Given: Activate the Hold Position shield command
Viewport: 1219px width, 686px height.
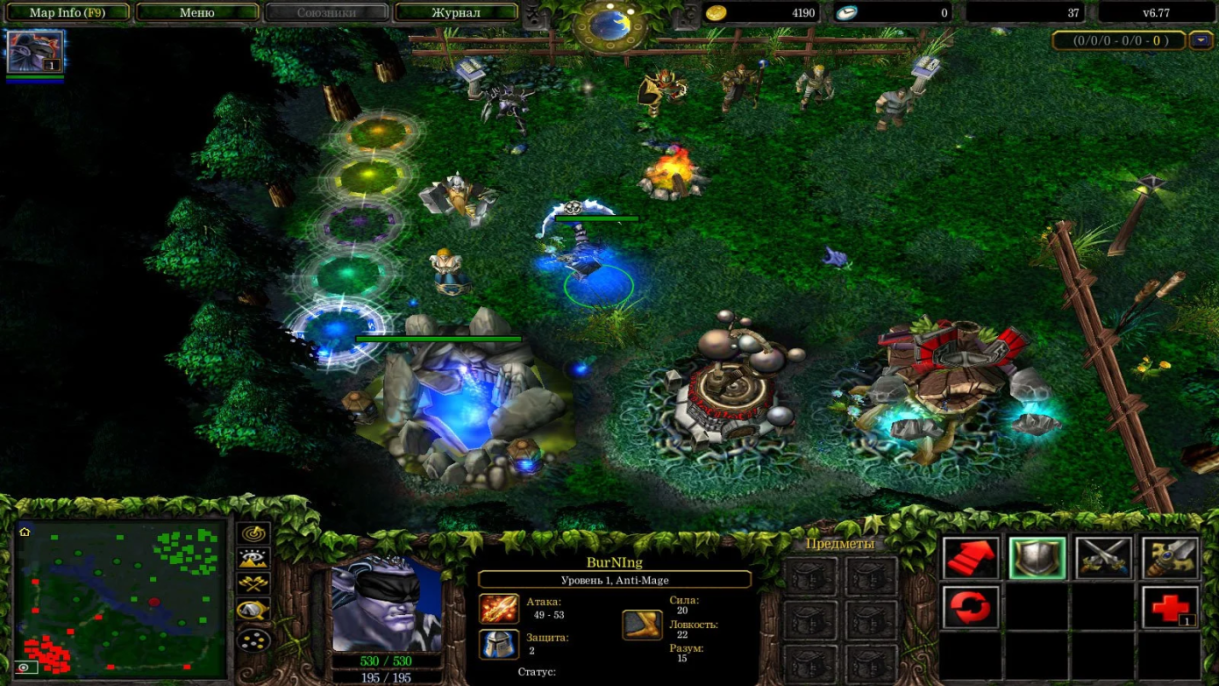Looking at the screenshot, I should (1036, 558).
